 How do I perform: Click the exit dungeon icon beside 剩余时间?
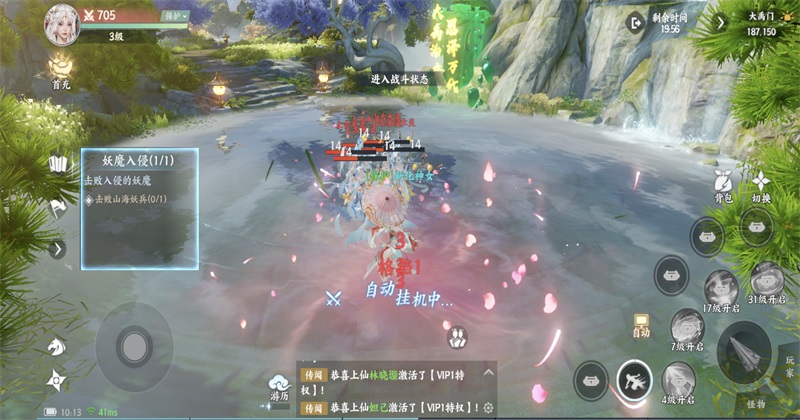click(635, 22)
